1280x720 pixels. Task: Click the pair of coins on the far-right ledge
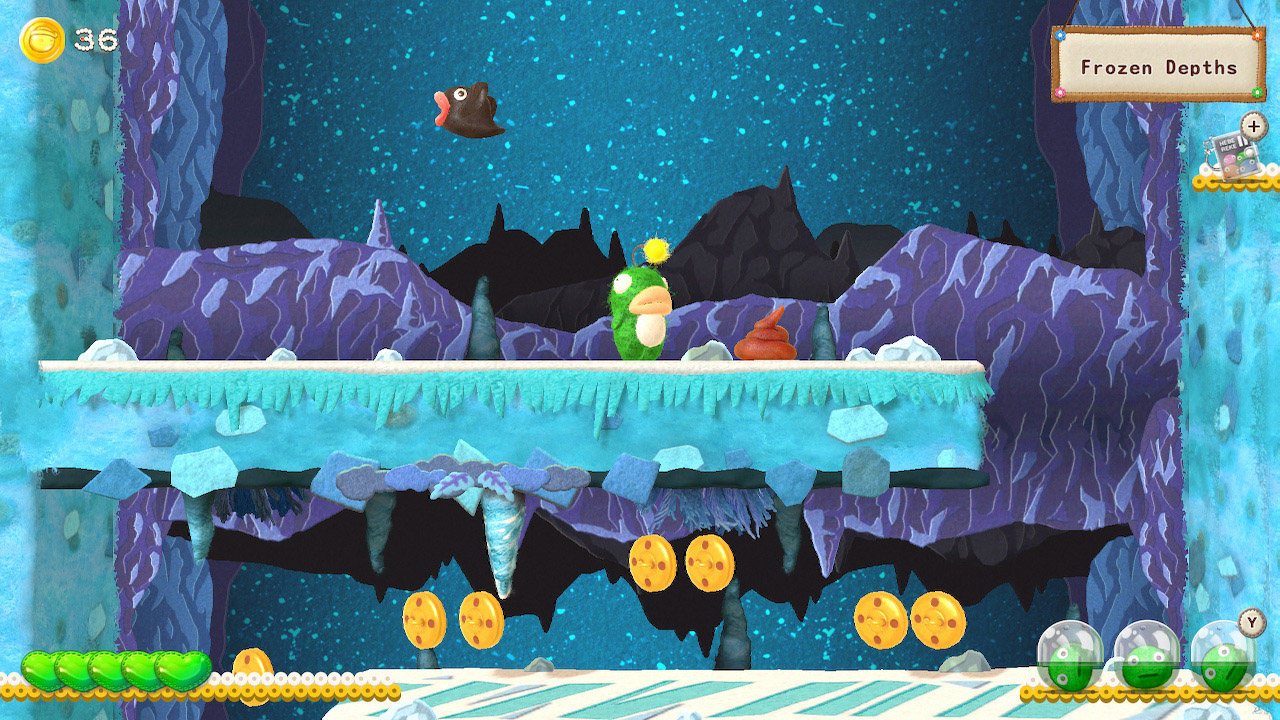pyautogui.click(x=907, y=621)
